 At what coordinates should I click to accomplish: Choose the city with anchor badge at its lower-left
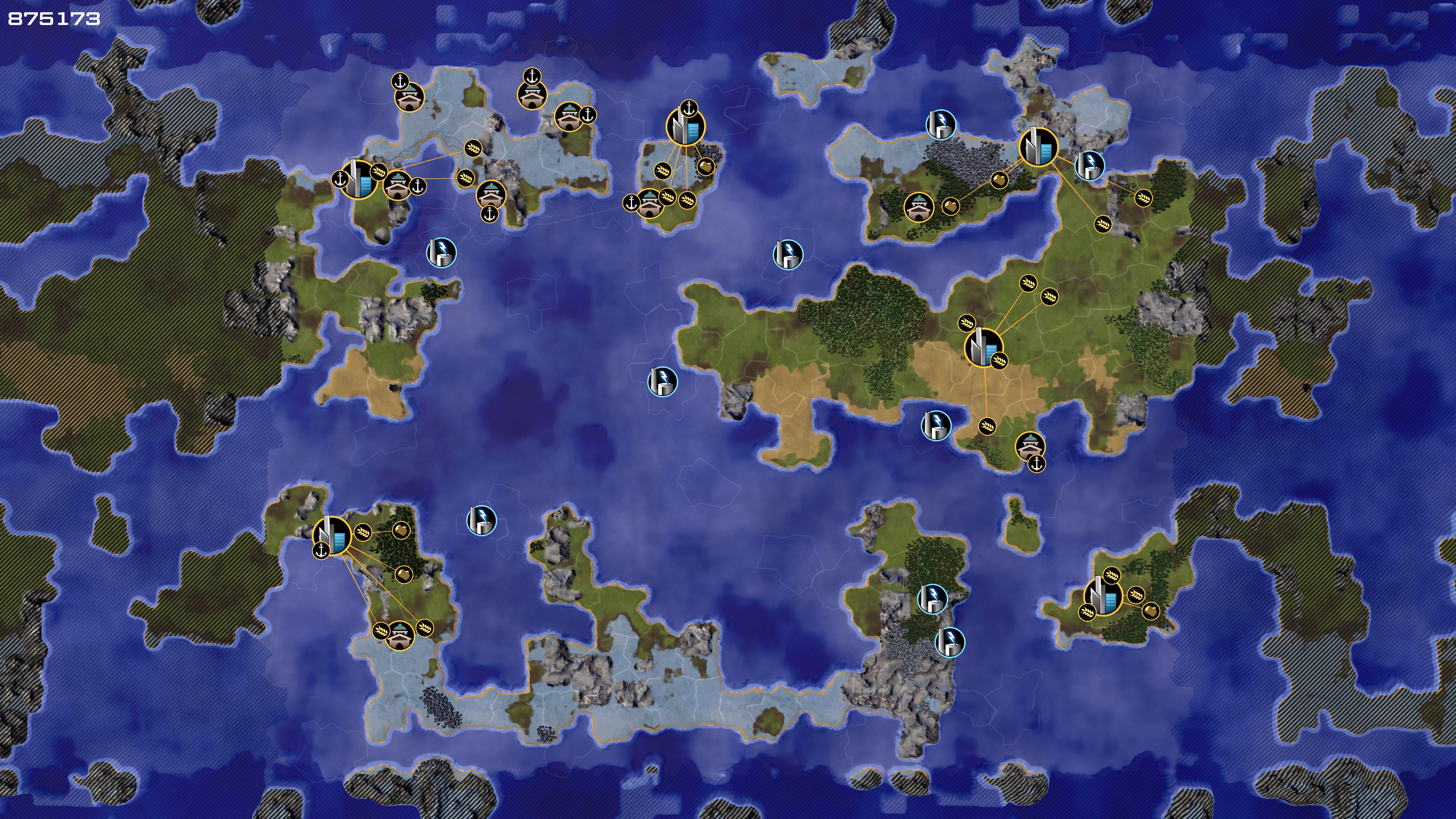coord(332,535)
